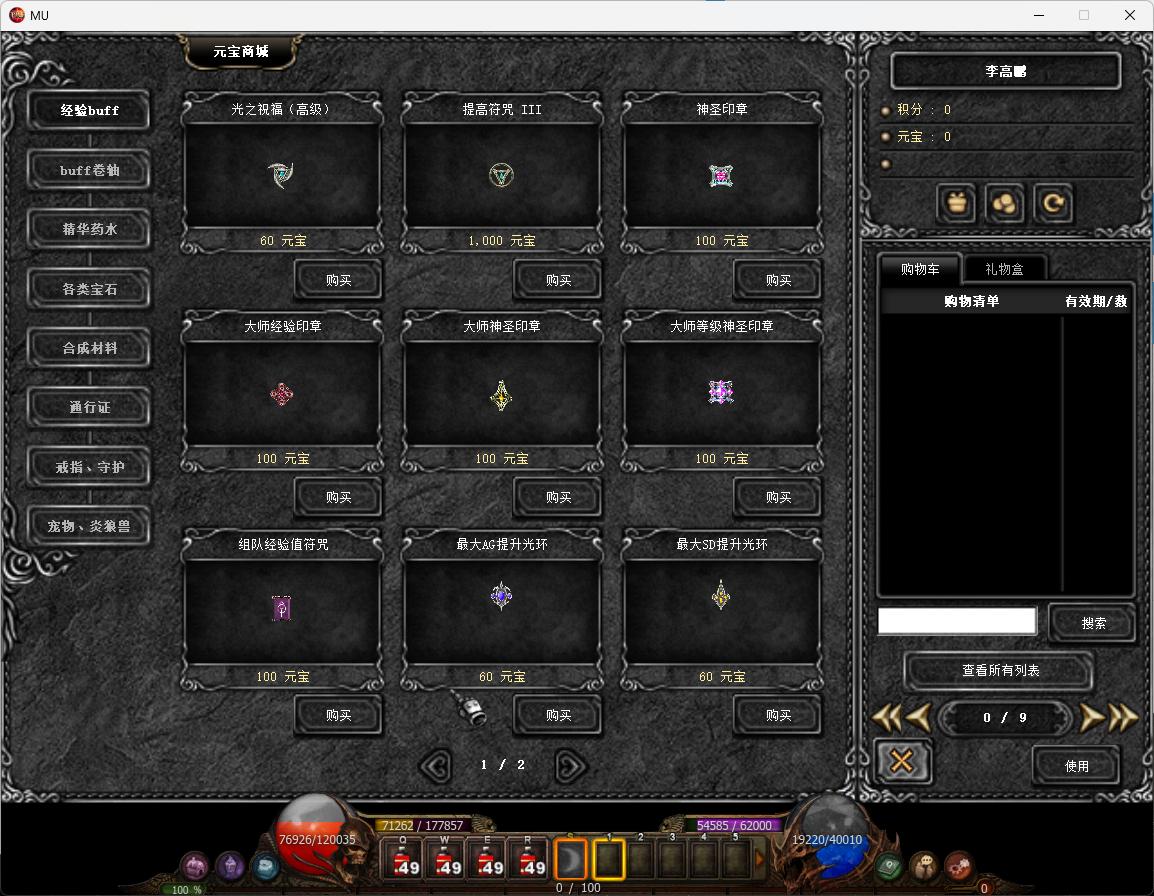
Task: Open 查看所有列表 to view all lists
Action: click(1000, 671)
